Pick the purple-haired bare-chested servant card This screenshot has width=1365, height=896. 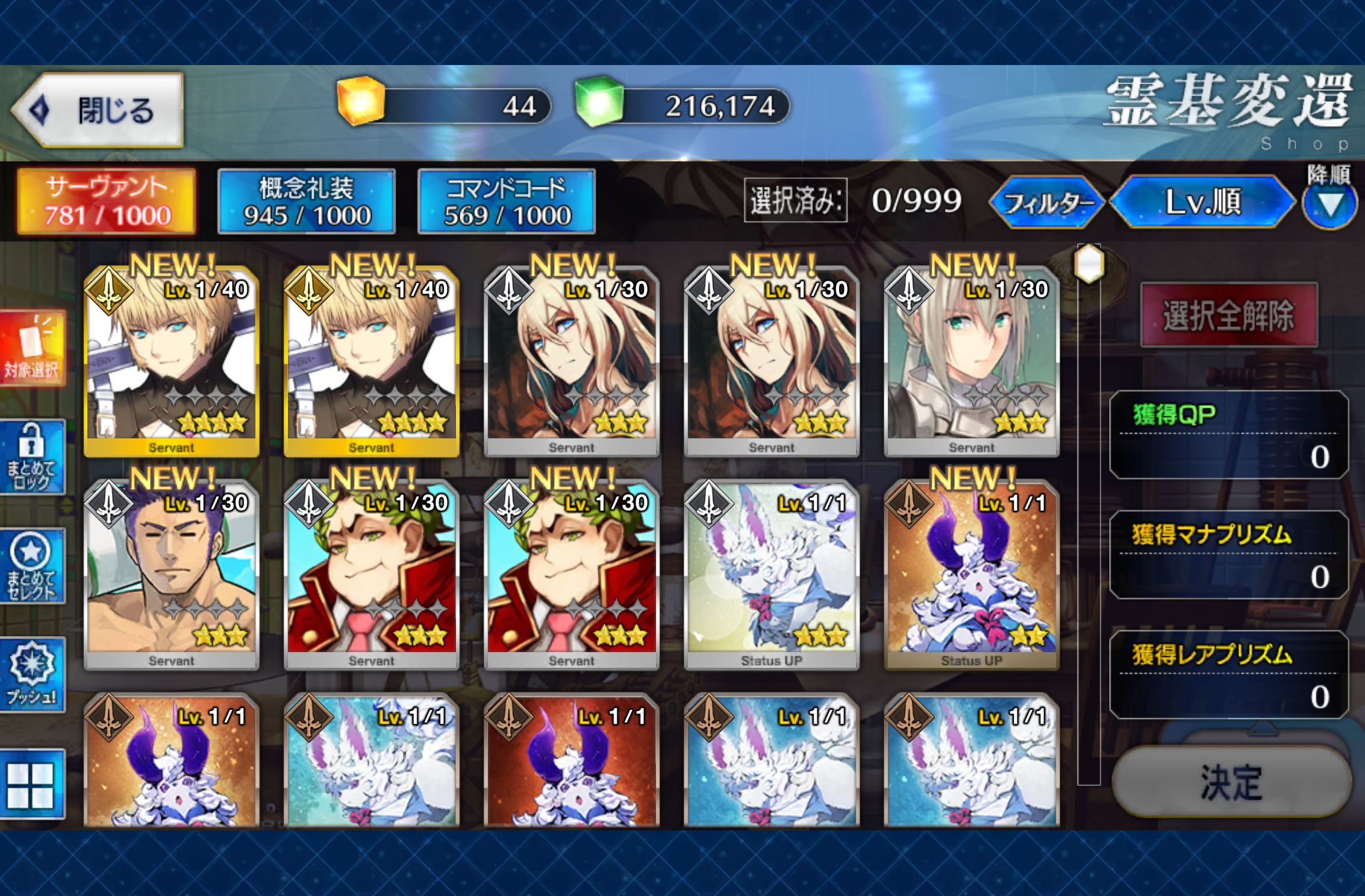pos(172,575)
